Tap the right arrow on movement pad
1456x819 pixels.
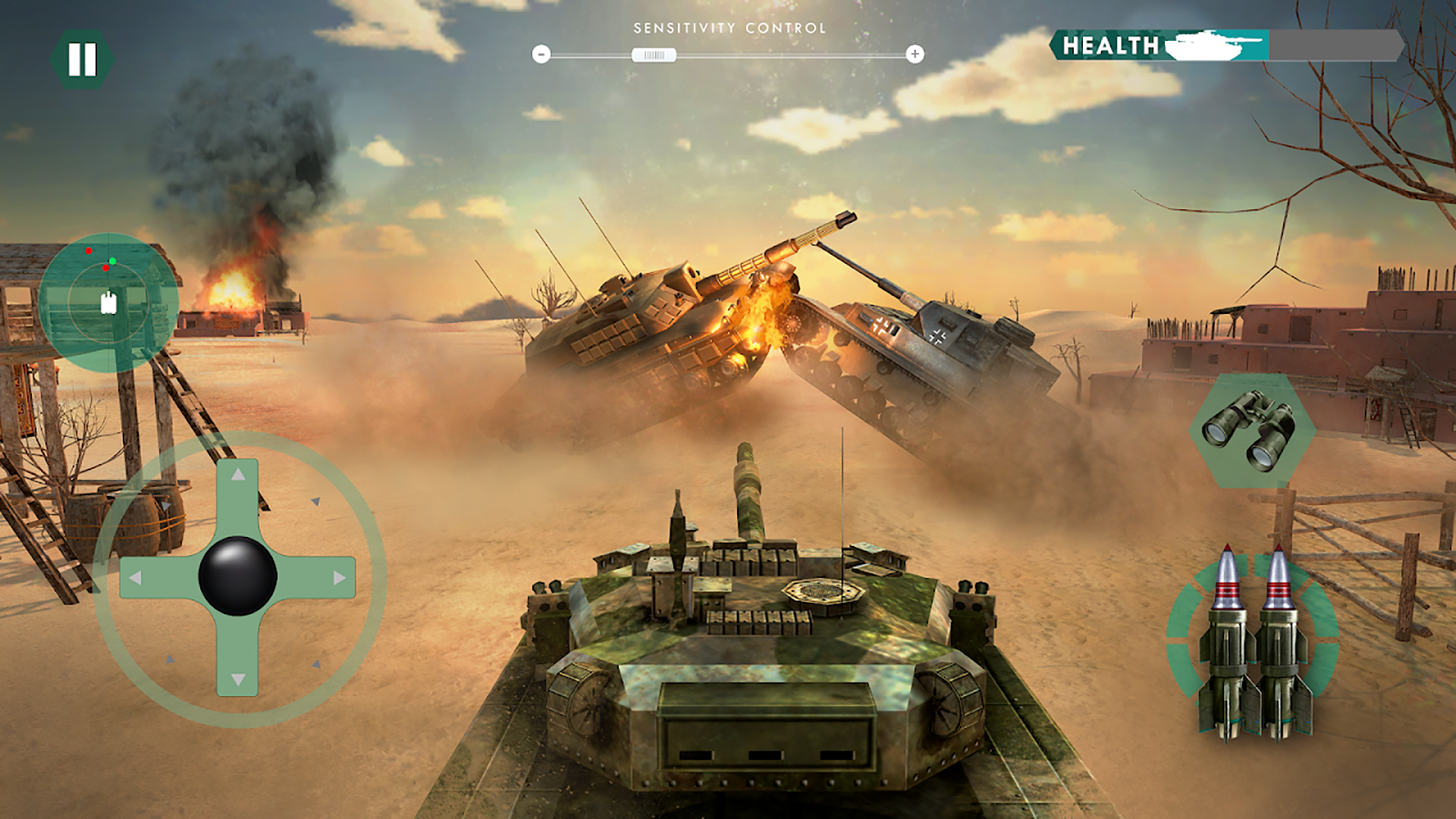click(x=340, y=578)
